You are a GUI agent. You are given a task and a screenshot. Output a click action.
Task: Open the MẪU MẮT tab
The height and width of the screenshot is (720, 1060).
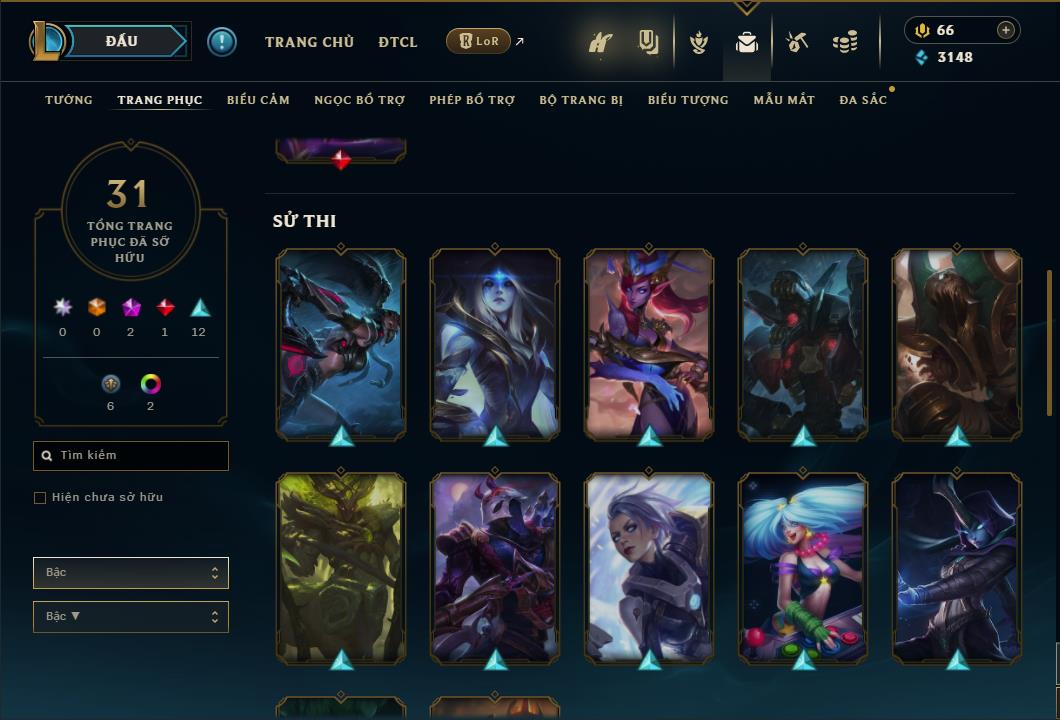pos(784,100)
